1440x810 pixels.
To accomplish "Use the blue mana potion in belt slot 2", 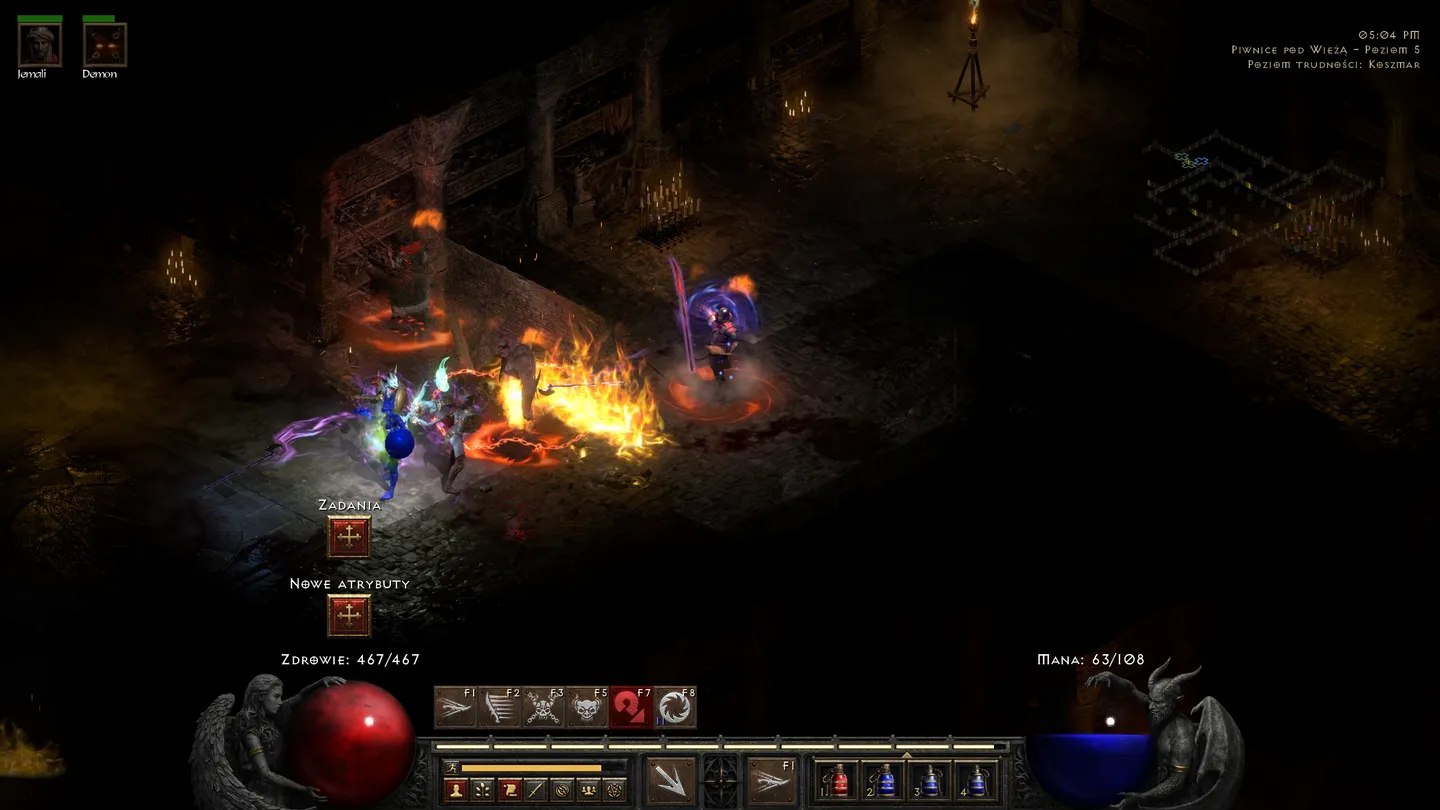I will click(x=885, y=781).
